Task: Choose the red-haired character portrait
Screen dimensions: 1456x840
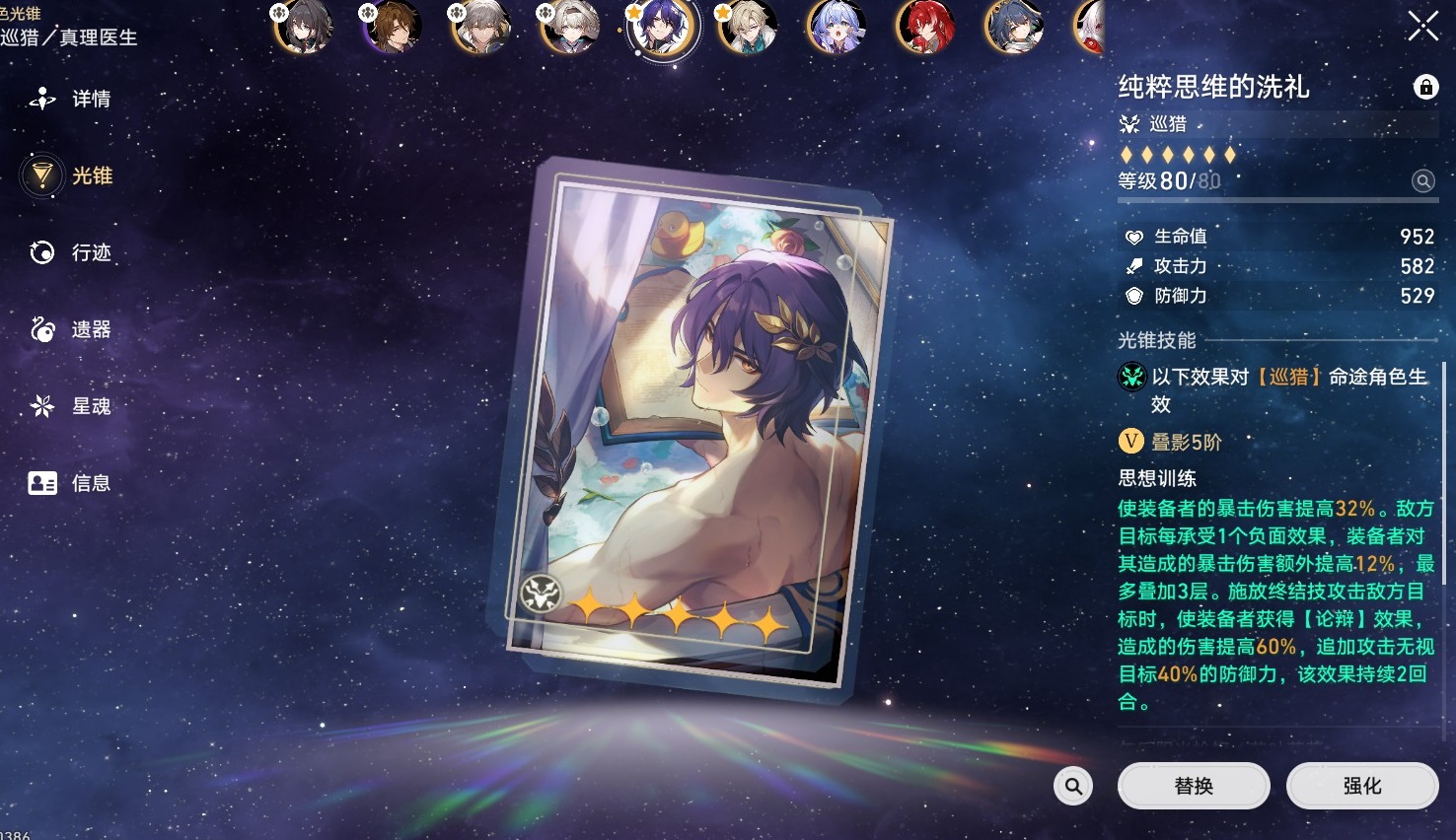Action: point(925,27)
